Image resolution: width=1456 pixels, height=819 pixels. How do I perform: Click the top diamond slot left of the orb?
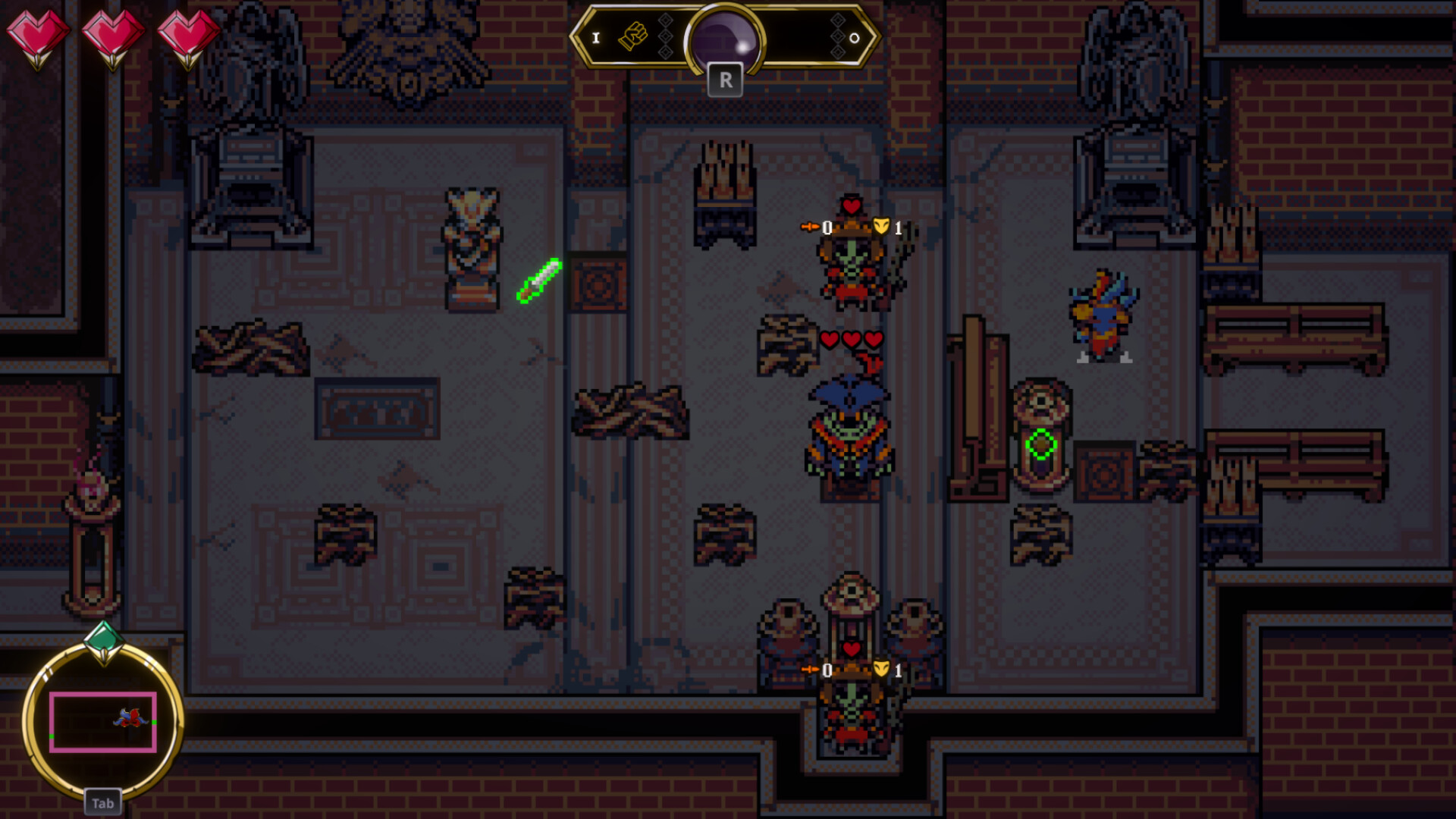(665, 20)
